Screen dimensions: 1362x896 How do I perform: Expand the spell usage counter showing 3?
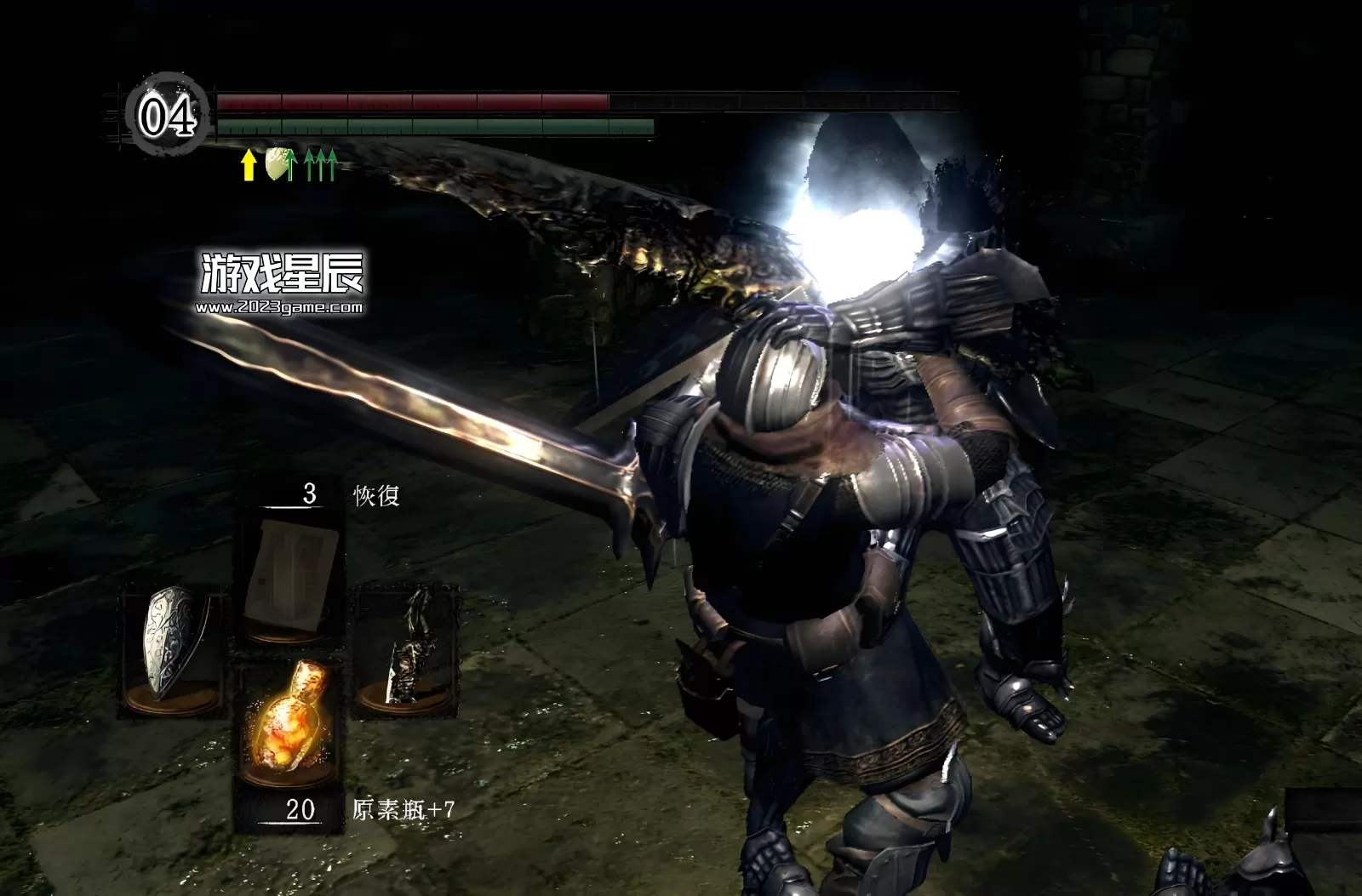click(308, 494)
